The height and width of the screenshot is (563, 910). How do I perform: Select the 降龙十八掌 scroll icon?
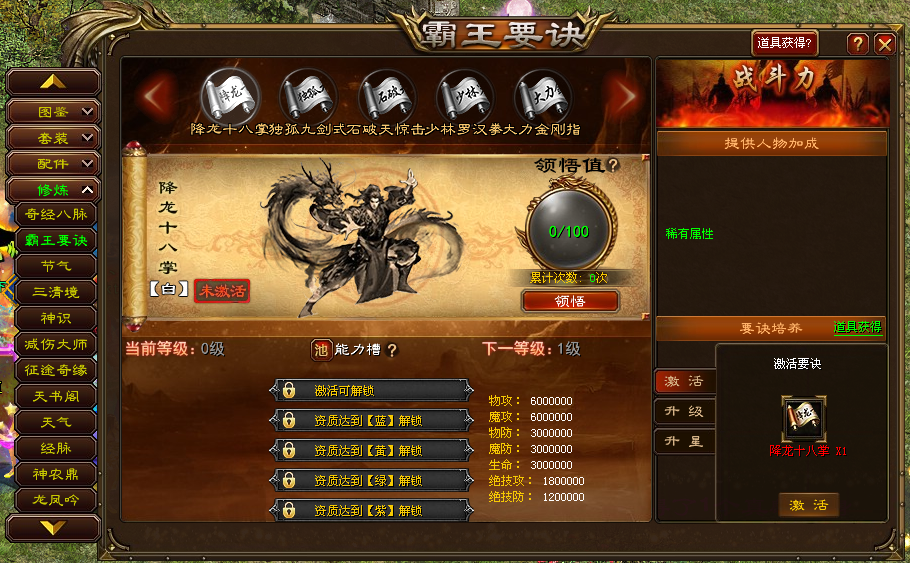[230, 96]
